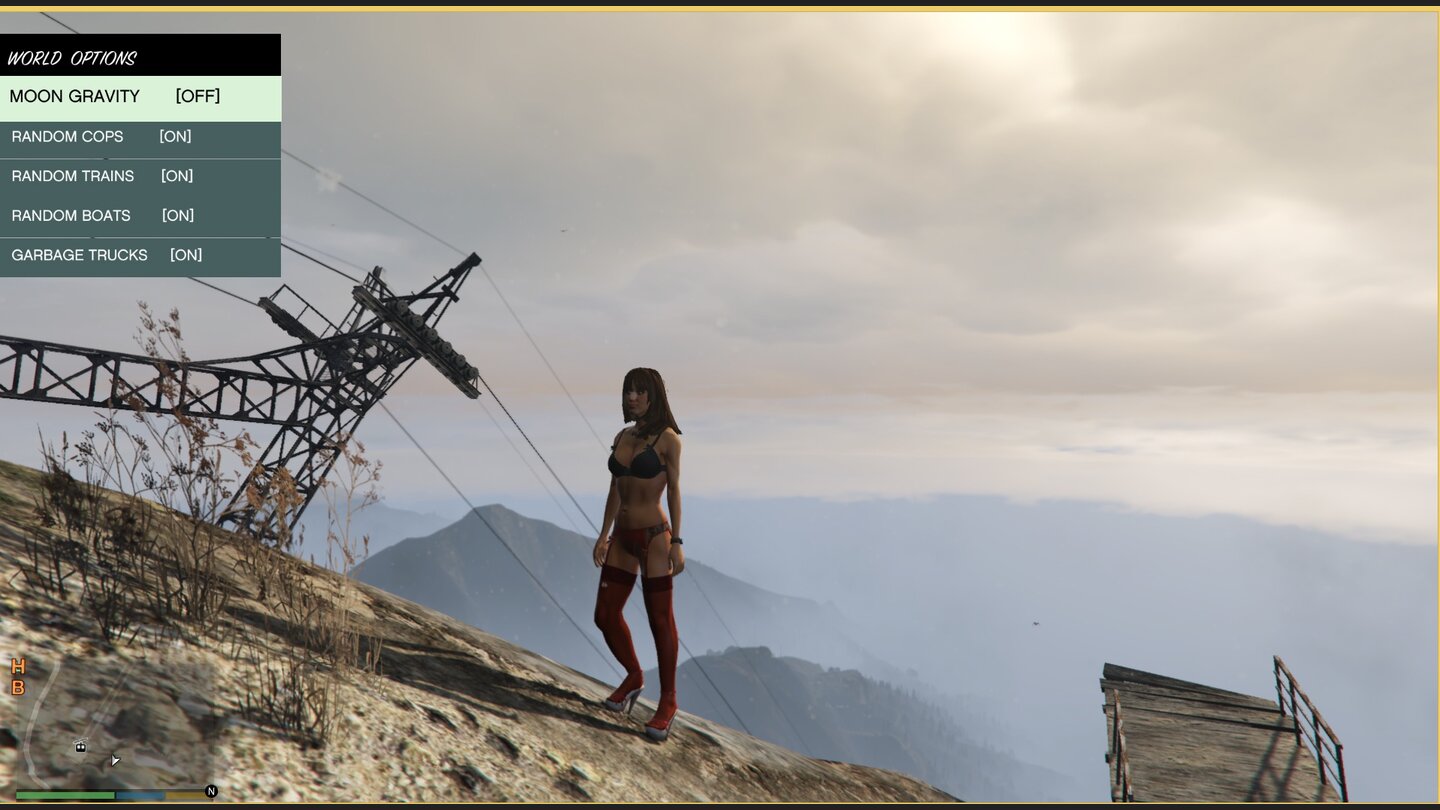Click the cable car icon on the minimap

(x=80, y=746)
